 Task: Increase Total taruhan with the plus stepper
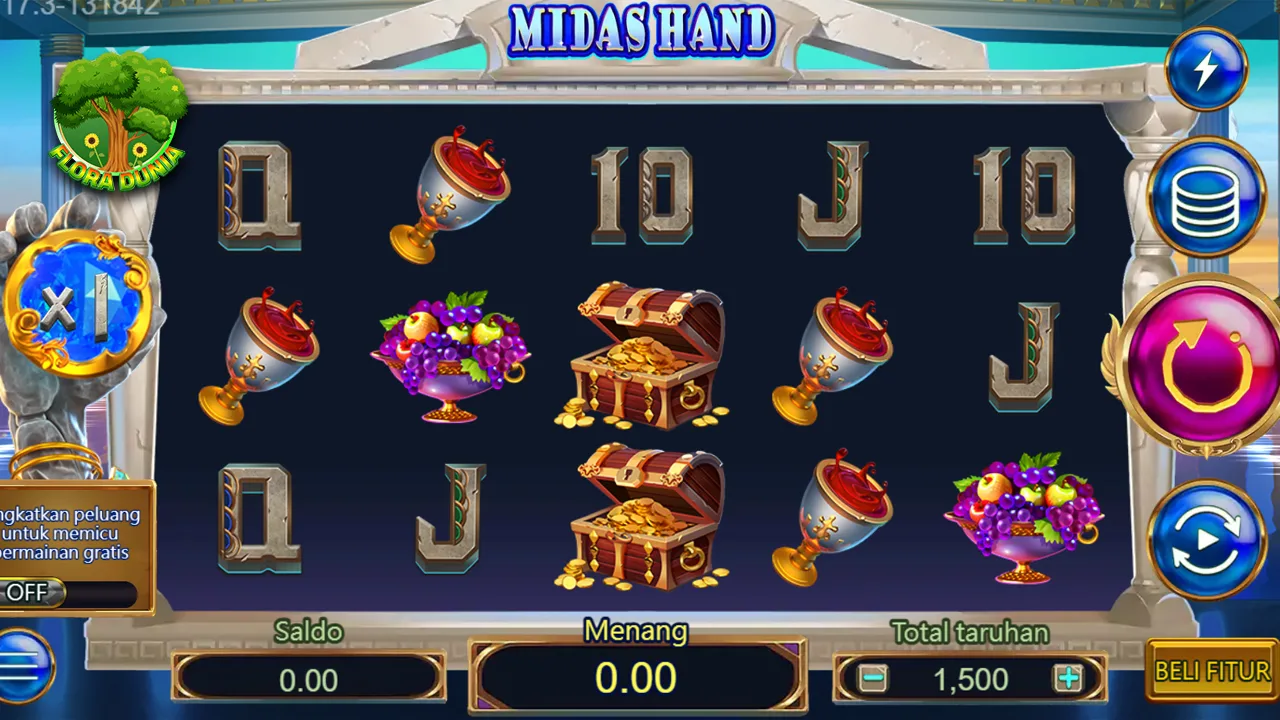[1068, 680]
